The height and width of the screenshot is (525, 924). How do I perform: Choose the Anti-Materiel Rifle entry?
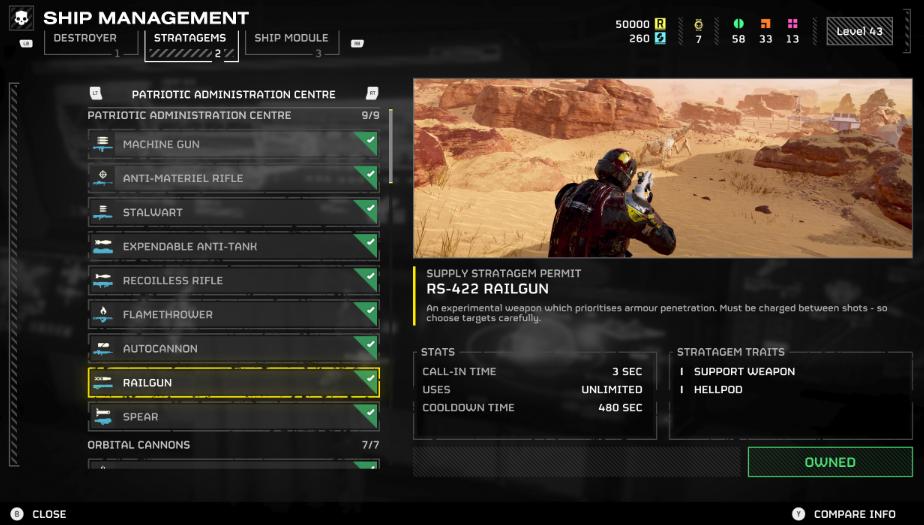(x=233, y=179)
